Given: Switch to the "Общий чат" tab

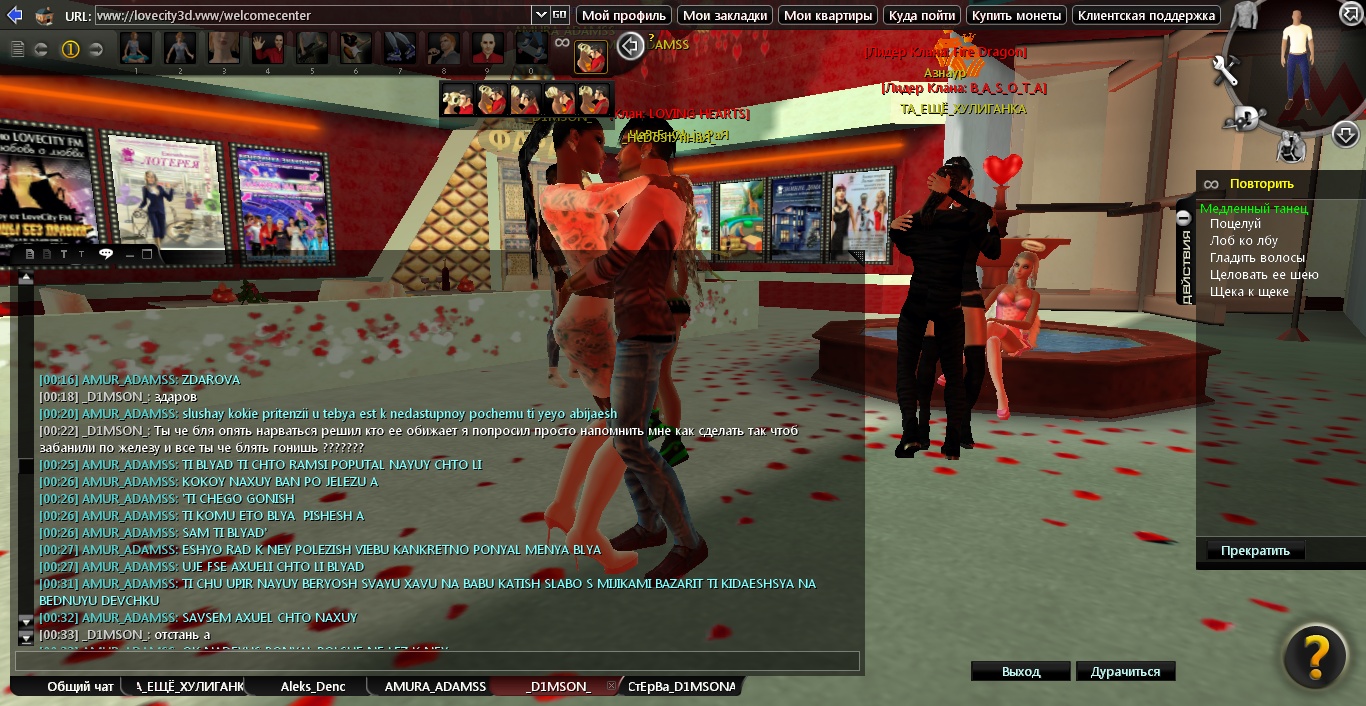Looking at the screenshot, I should 80,687.
